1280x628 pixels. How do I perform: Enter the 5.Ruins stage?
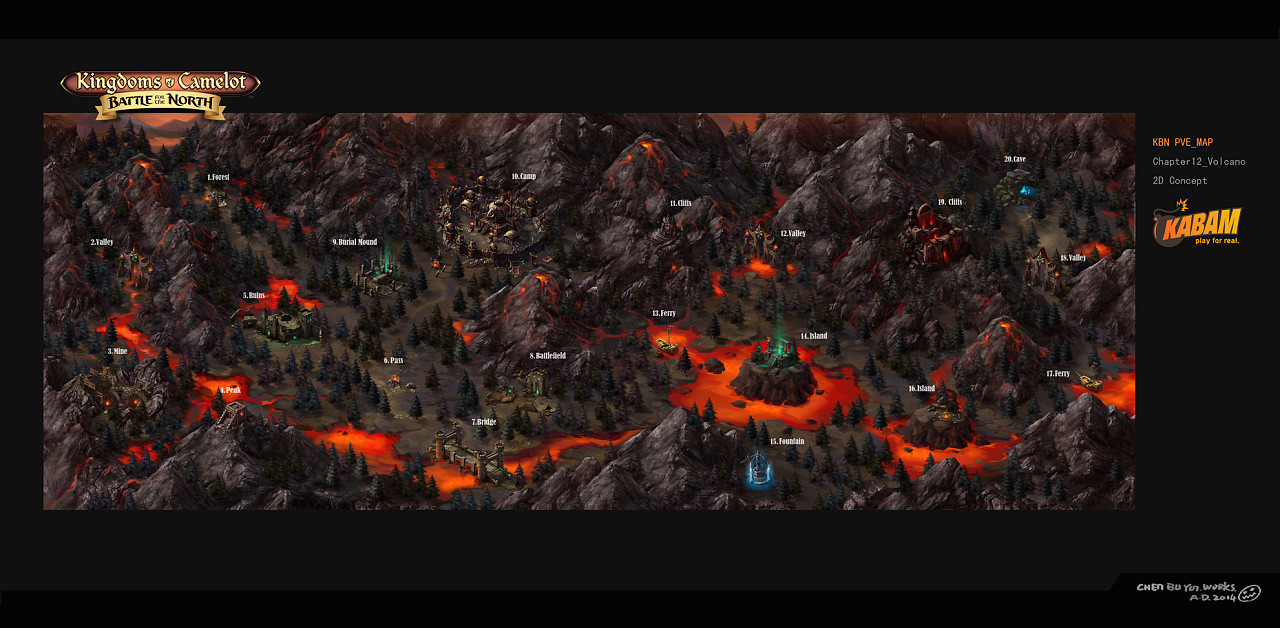pos(254,296)
